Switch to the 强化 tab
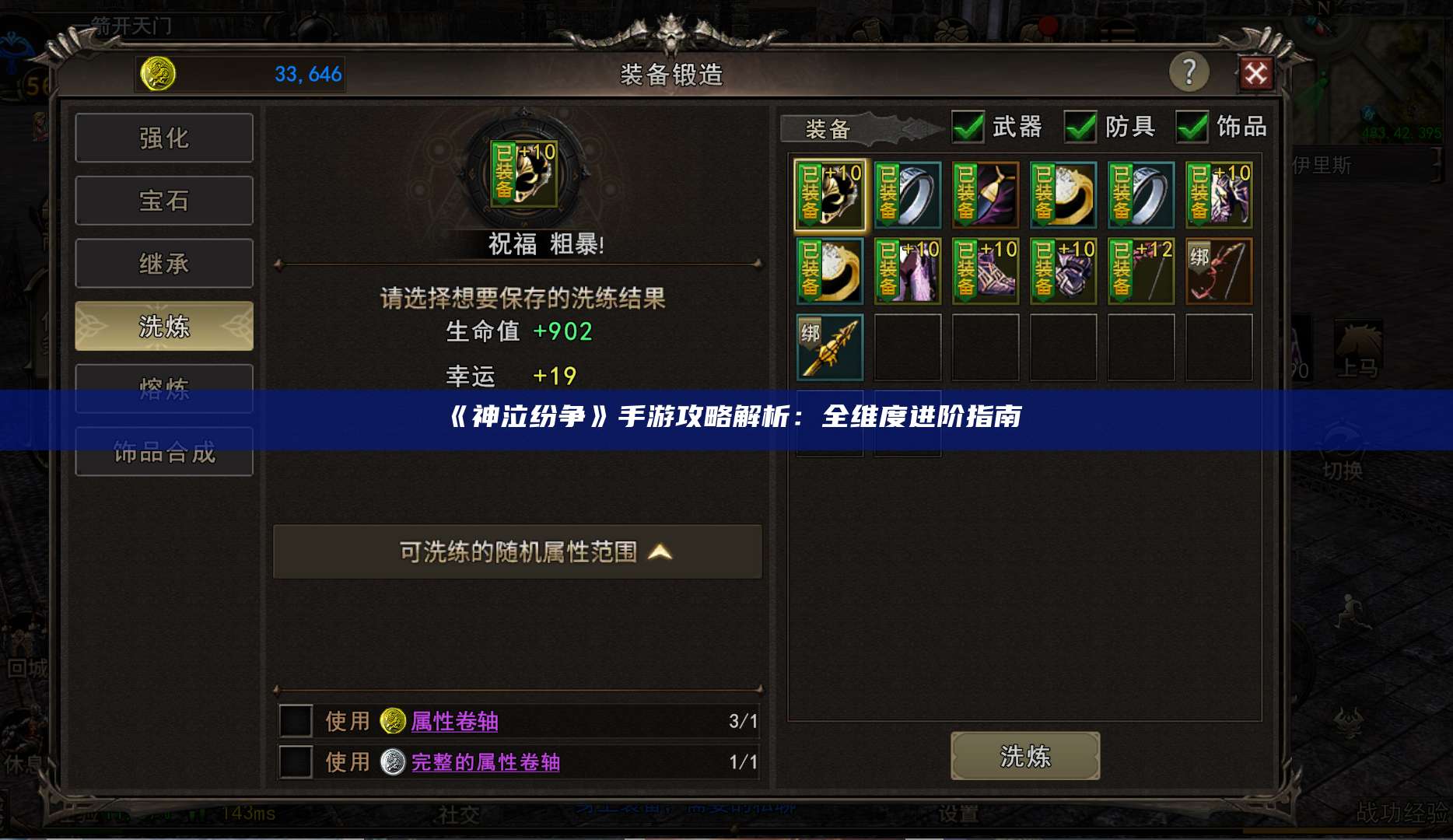The height and width of the screenshot is (840, 1453). 163,137
